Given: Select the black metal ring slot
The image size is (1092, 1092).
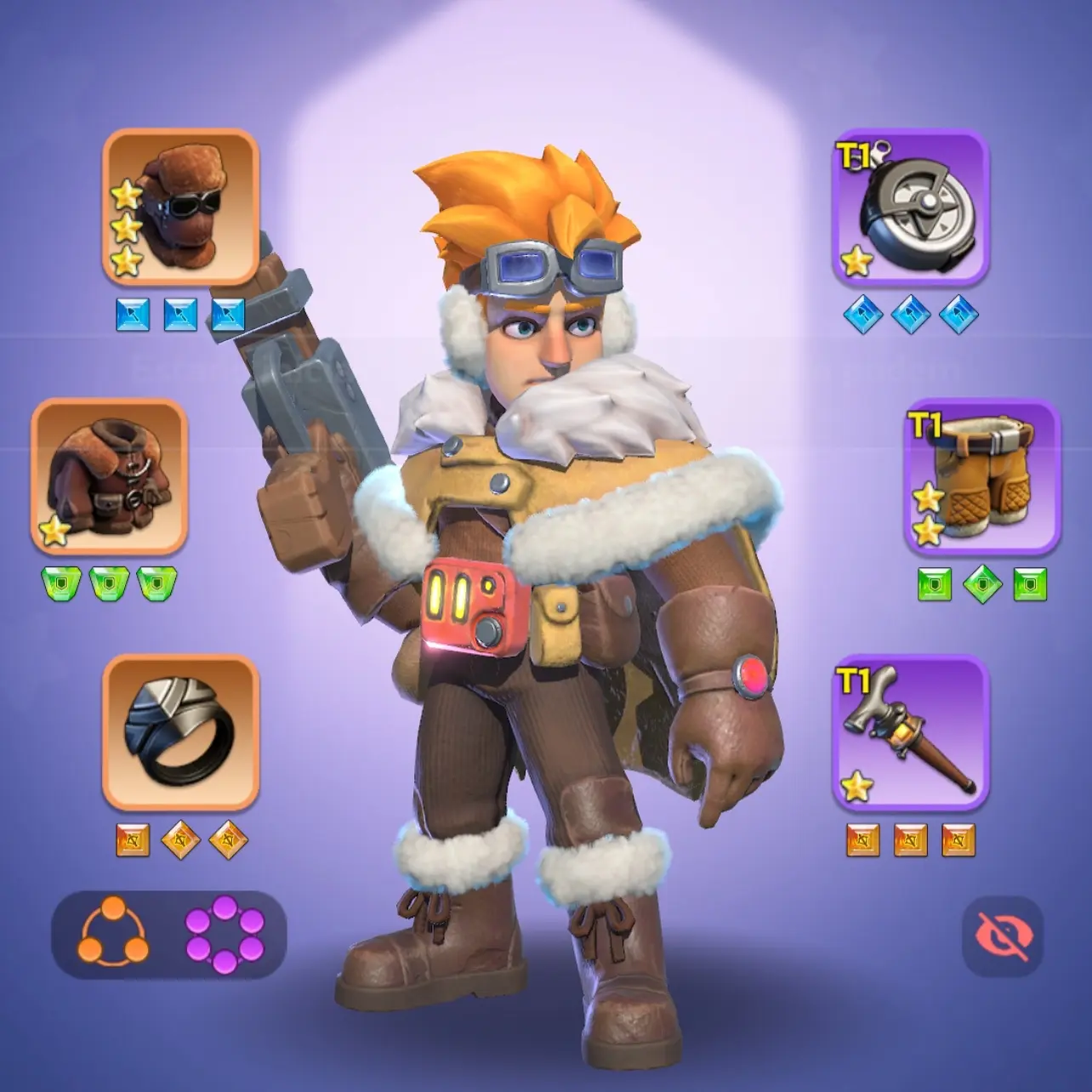Looking at the screenshot, I should coord(180,732).
